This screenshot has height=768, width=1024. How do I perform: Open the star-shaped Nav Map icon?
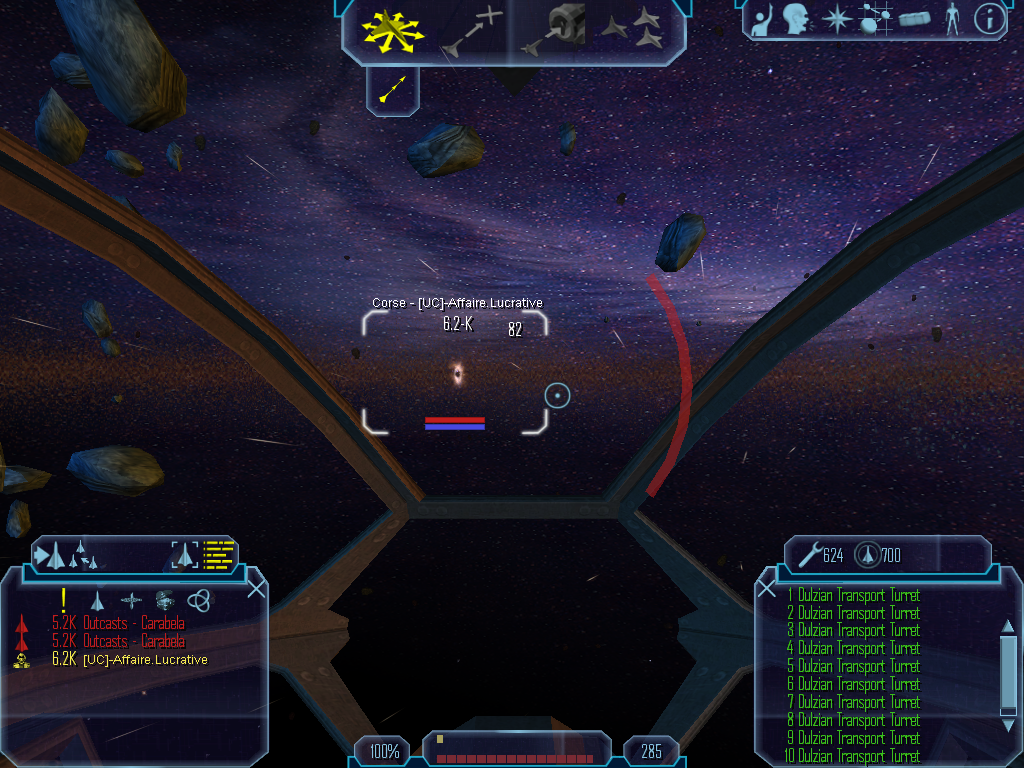834,18
